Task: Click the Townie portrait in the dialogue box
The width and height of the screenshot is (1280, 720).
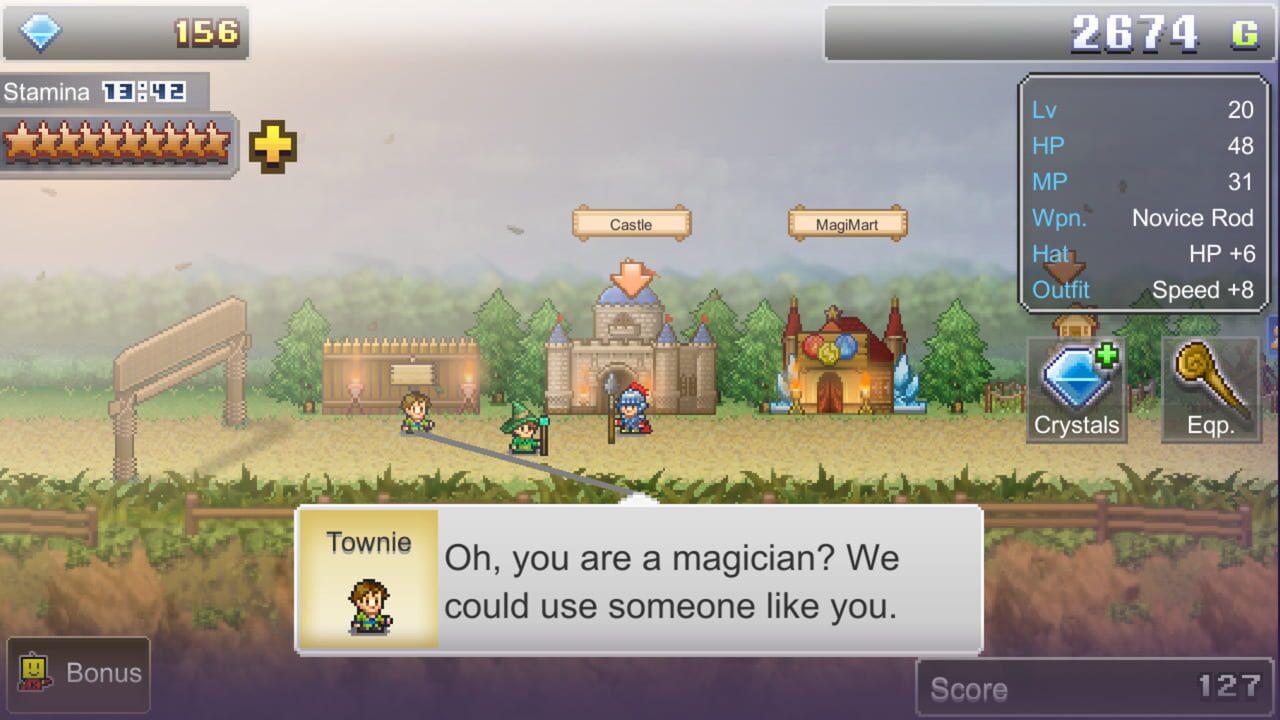Action: 369,592
